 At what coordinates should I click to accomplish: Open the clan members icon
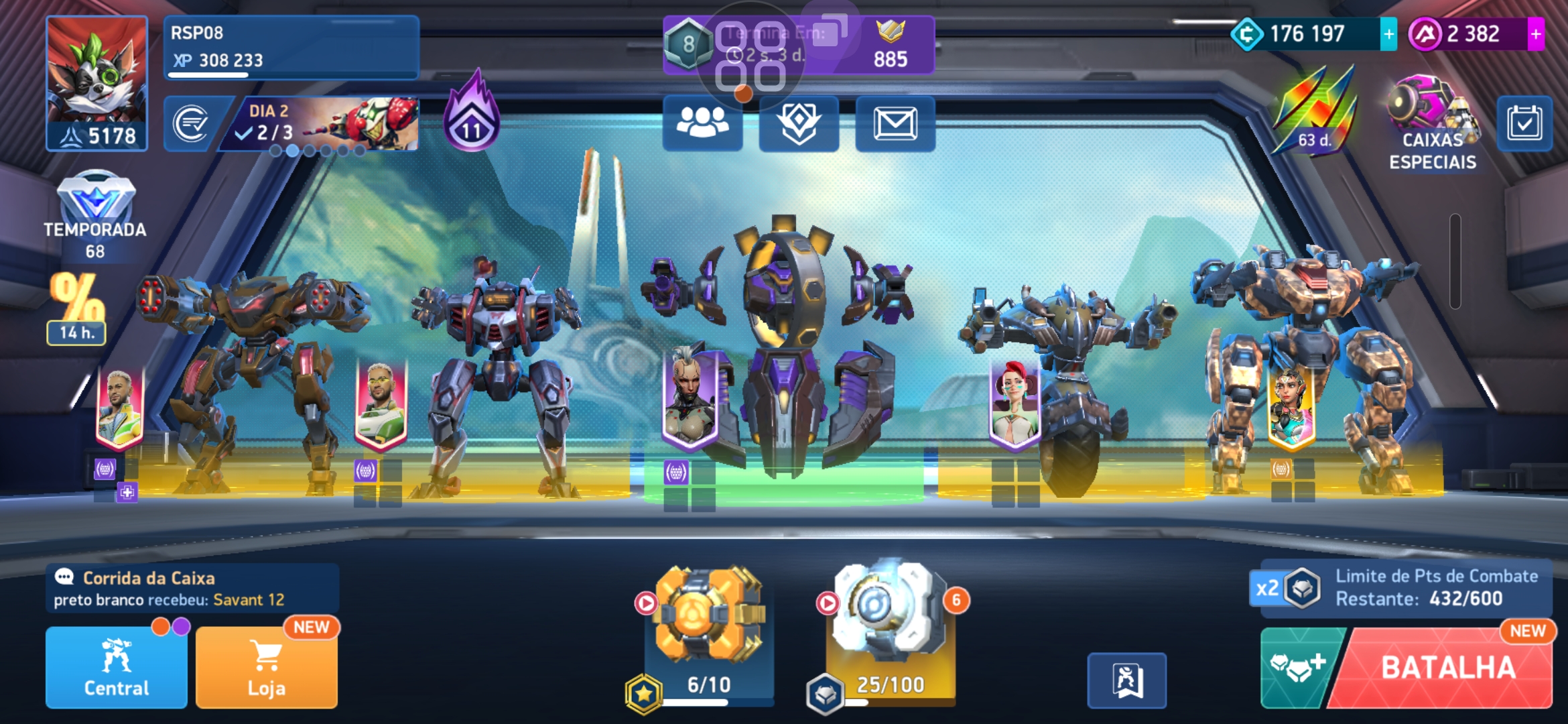pyautogui.click(x=702, y=123)
